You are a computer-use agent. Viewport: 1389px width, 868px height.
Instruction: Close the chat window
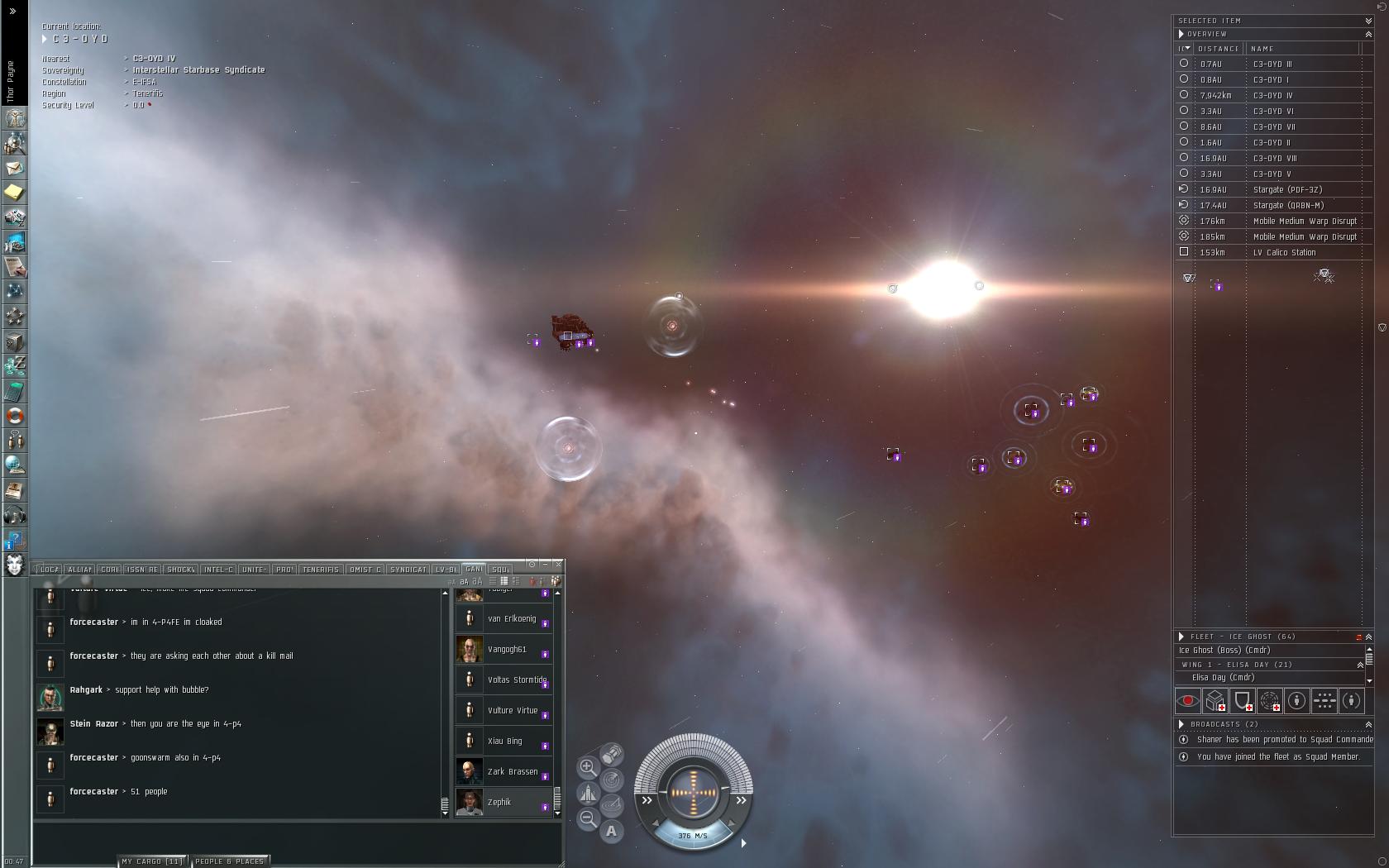coord(559,564)
